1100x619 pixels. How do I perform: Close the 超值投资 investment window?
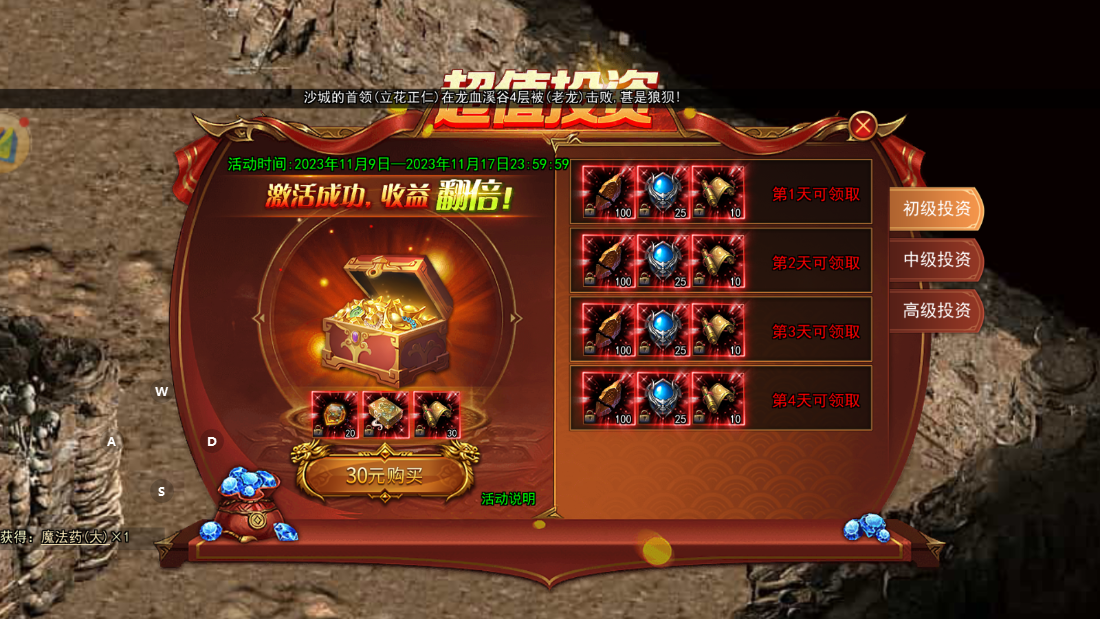click(863, 125)
